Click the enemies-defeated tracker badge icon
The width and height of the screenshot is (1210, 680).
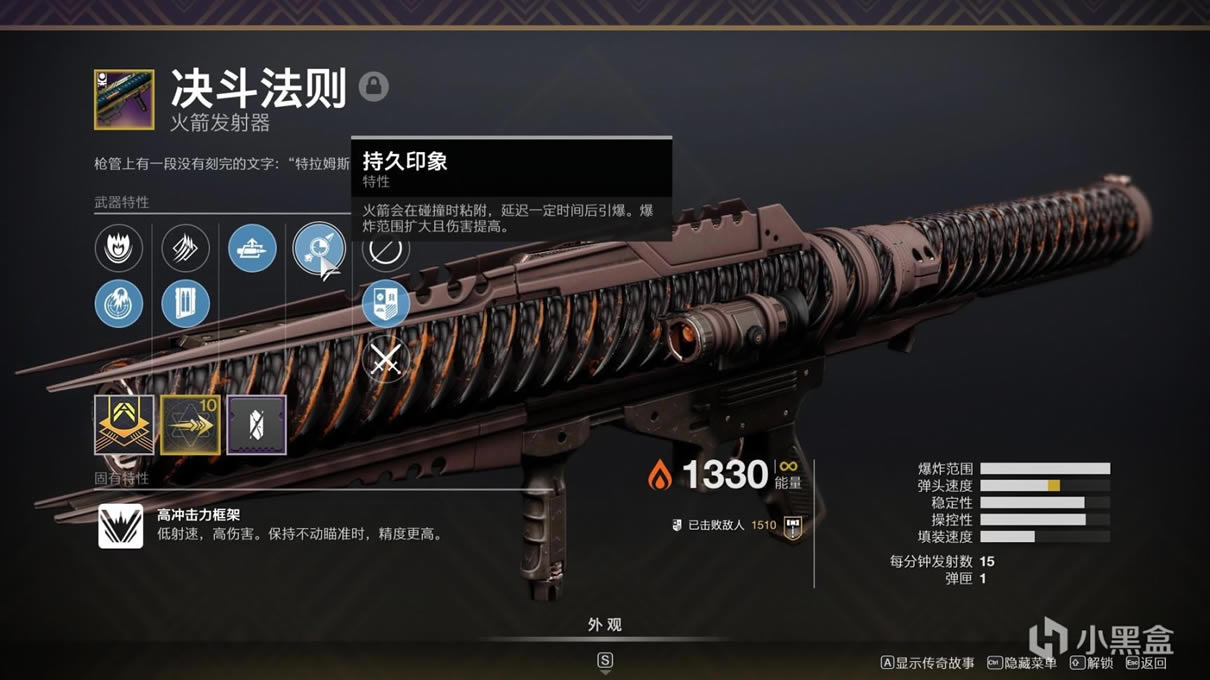tap(793, 525)
